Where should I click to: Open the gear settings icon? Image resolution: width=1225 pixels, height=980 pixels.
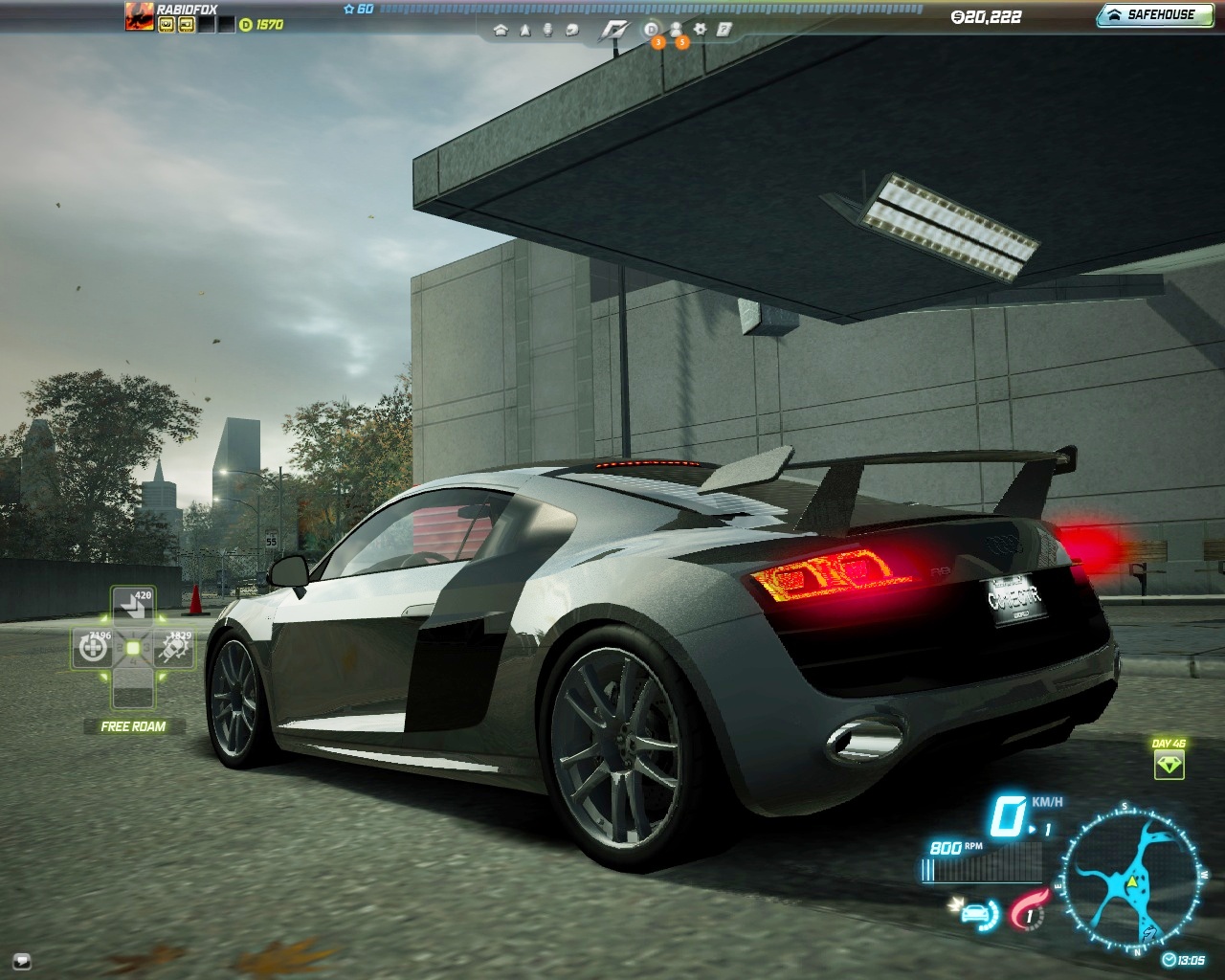click(x=701, y=30)
